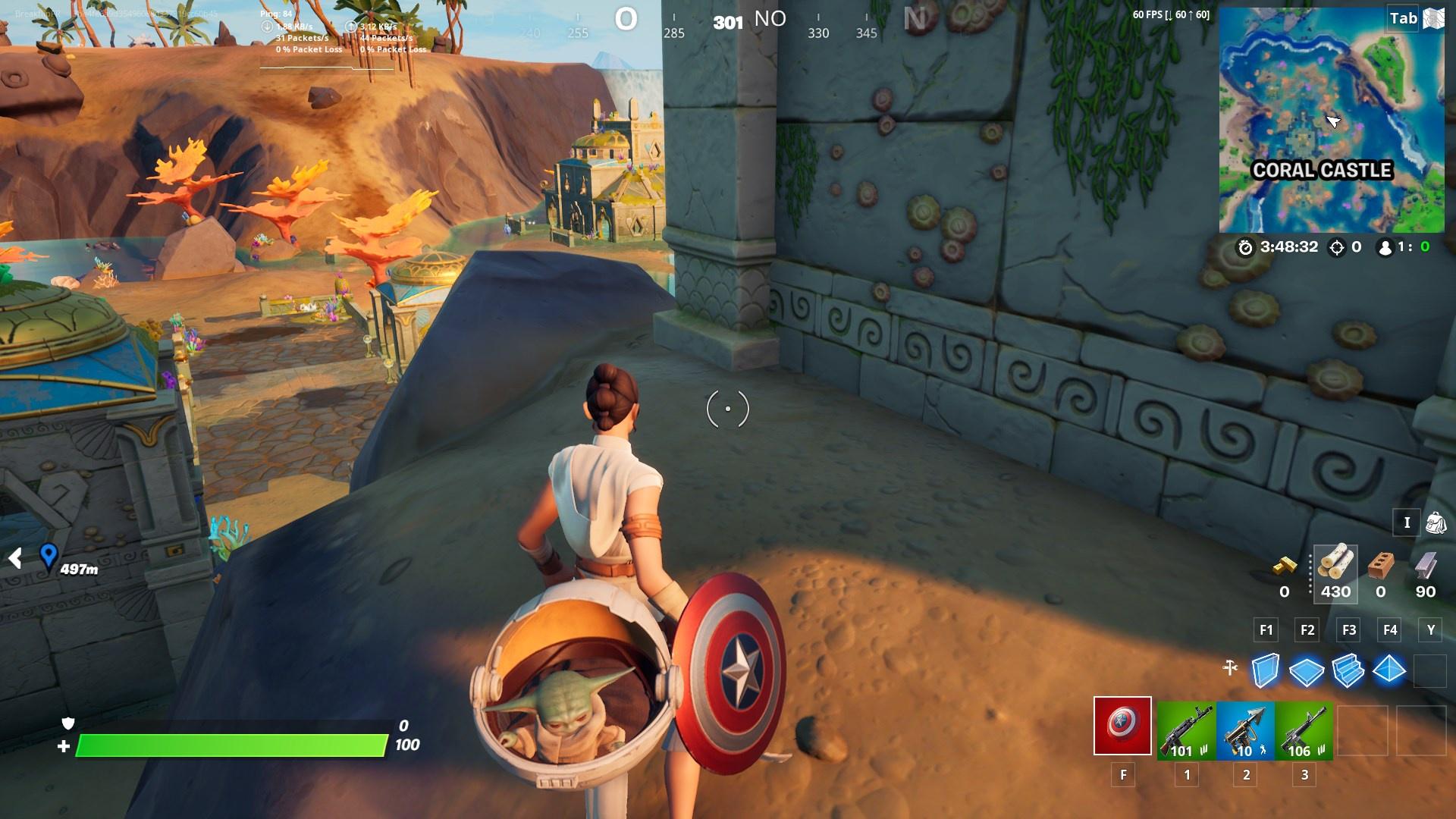Click the Tab map key button
The image size is (1456, 819).
pyautogui.click(x=1404, y=17)
